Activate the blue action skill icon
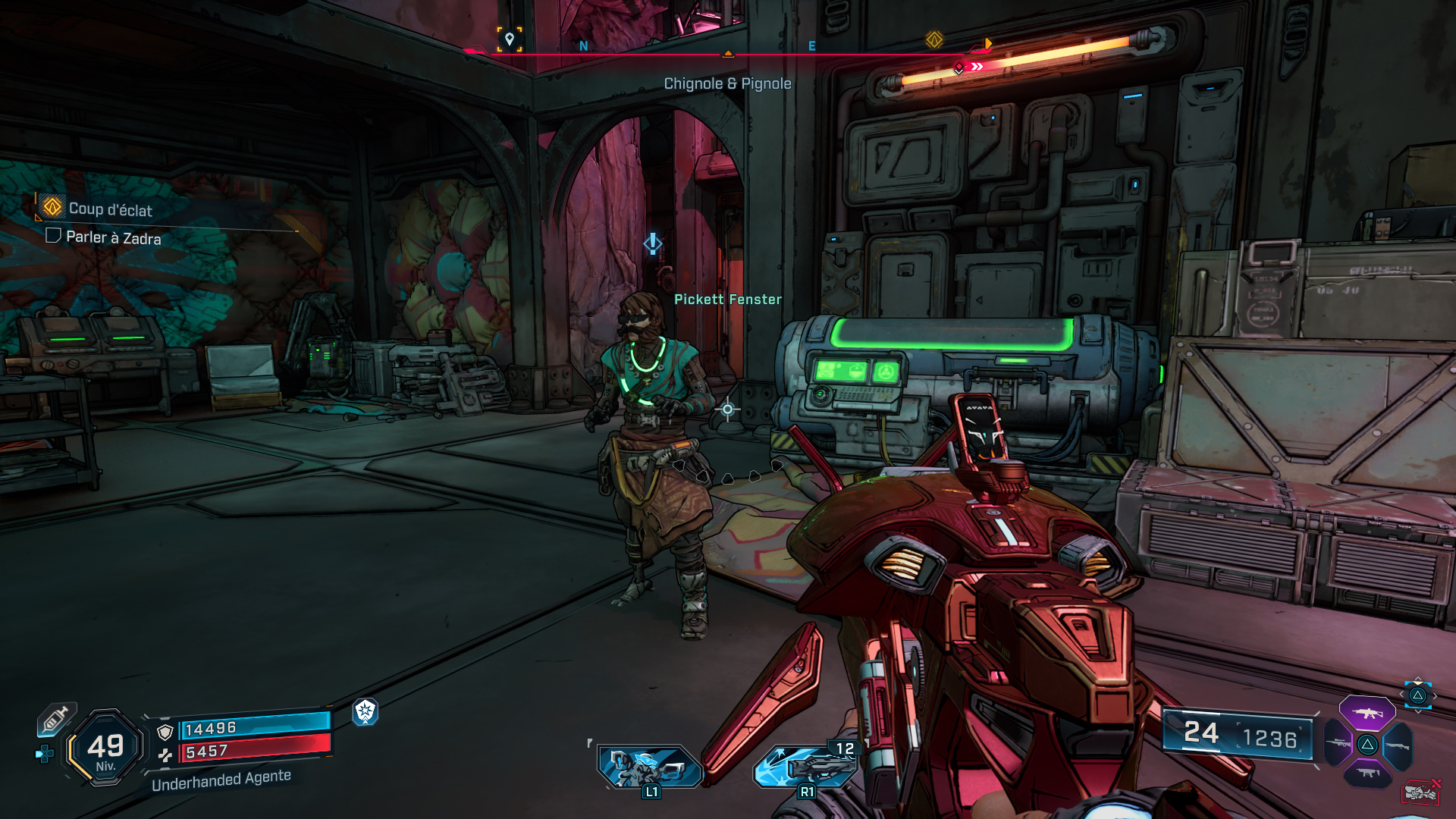The width and height of the screenshot is (1456, 819). click(x=650, y=767)
